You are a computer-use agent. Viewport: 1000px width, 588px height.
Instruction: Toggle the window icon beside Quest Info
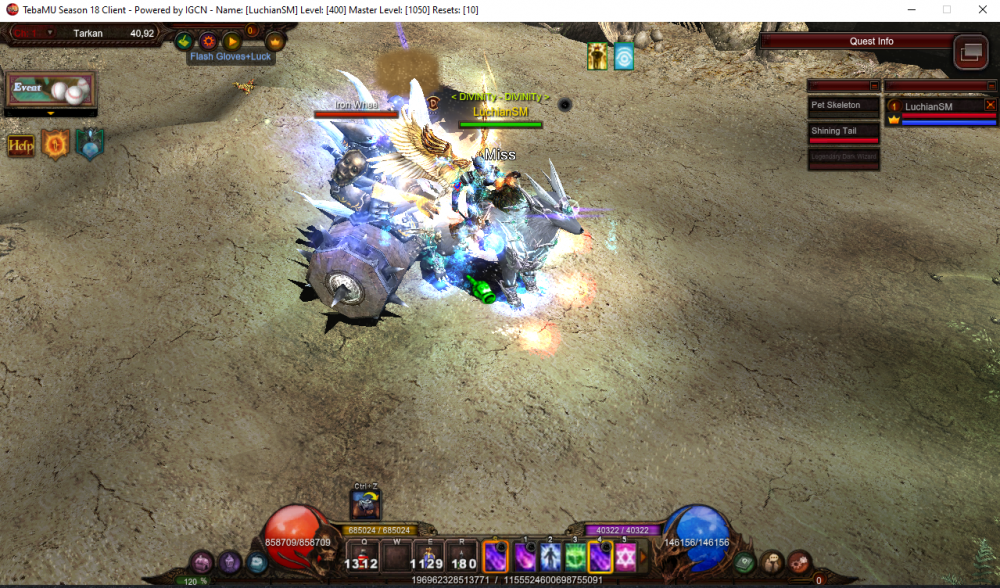[x=970, y=51]
